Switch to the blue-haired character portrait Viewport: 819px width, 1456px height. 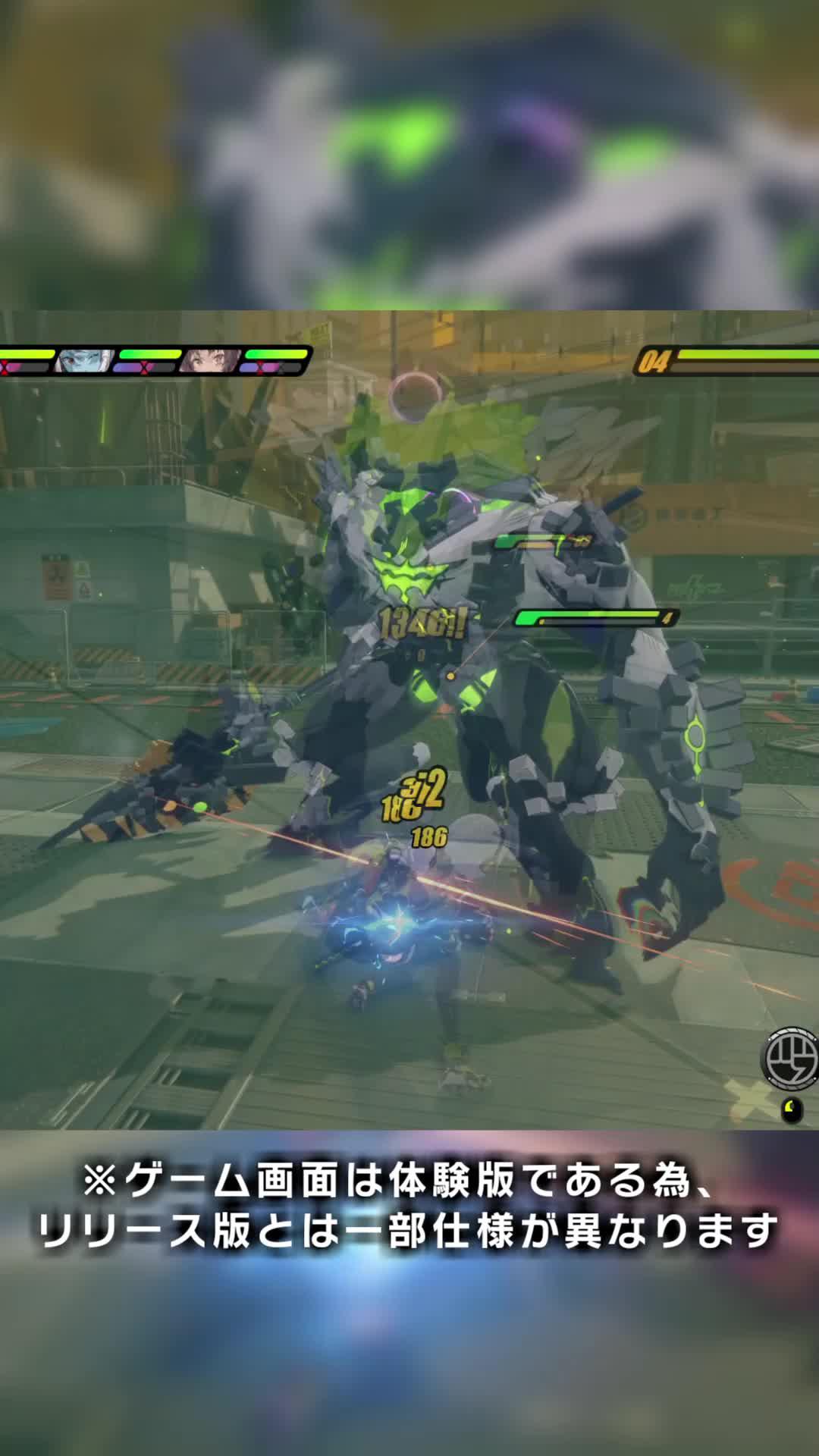point(84,362)
